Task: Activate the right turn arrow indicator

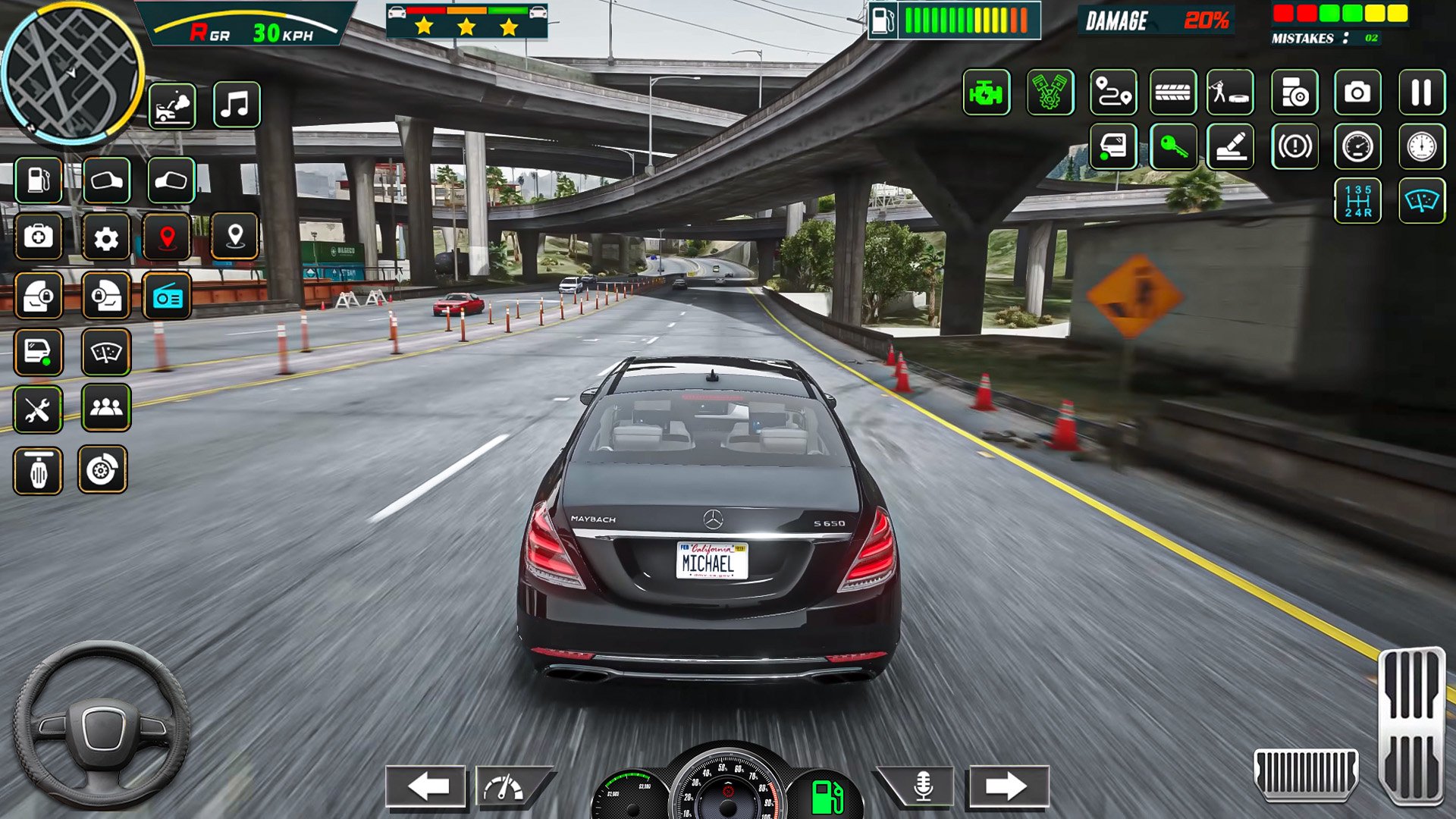Action: click(1007, 786)
